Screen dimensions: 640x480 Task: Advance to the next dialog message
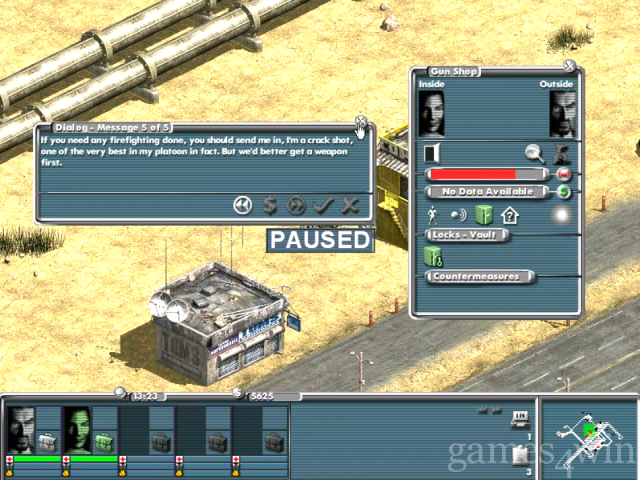click(x=296, y=206)
